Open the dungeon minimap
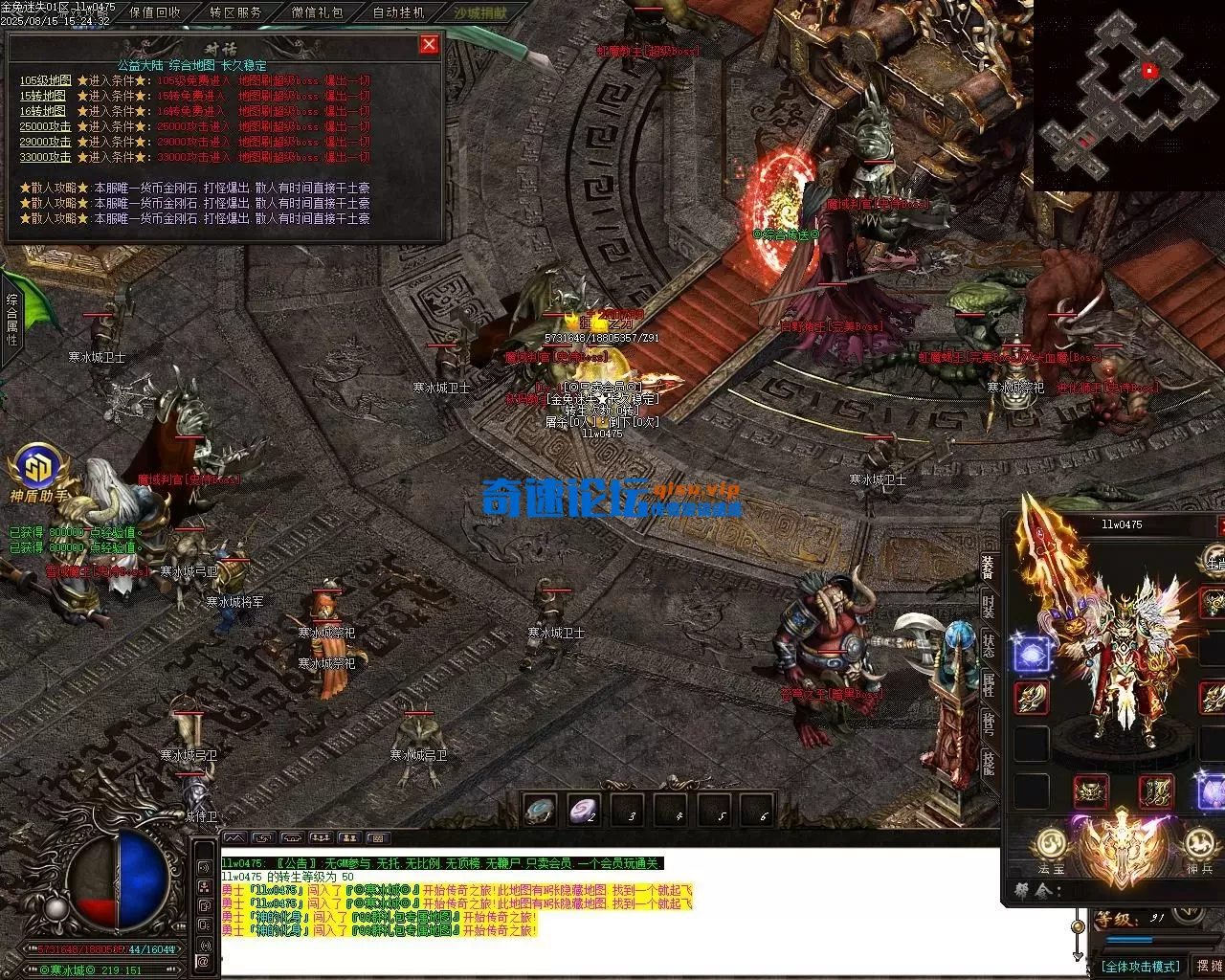The image size is (1225, 980). pyautogui.click(x=1129, y=96)
